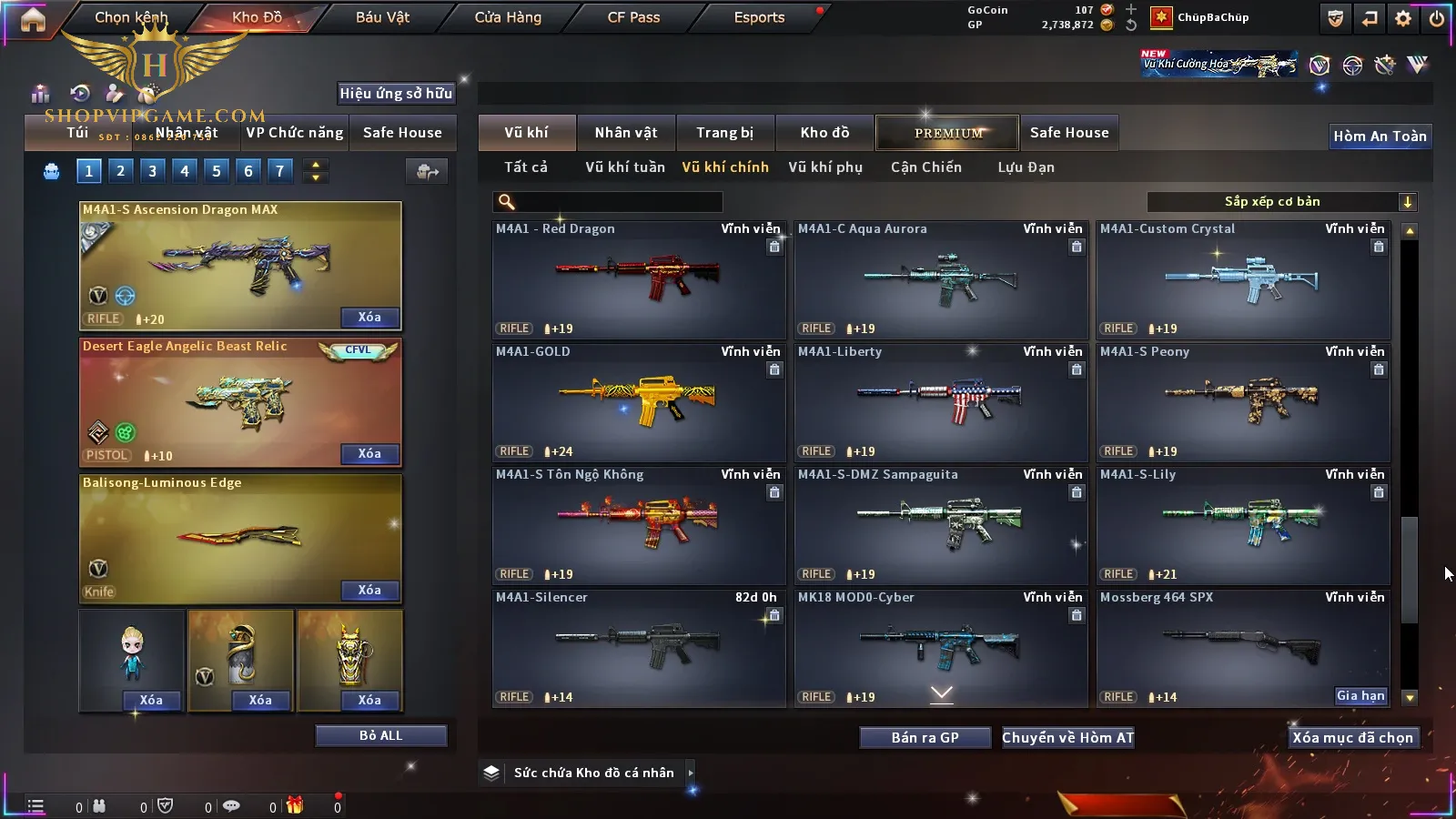Open the Hòm An Toàn safe box

(x=1380, y=136)
